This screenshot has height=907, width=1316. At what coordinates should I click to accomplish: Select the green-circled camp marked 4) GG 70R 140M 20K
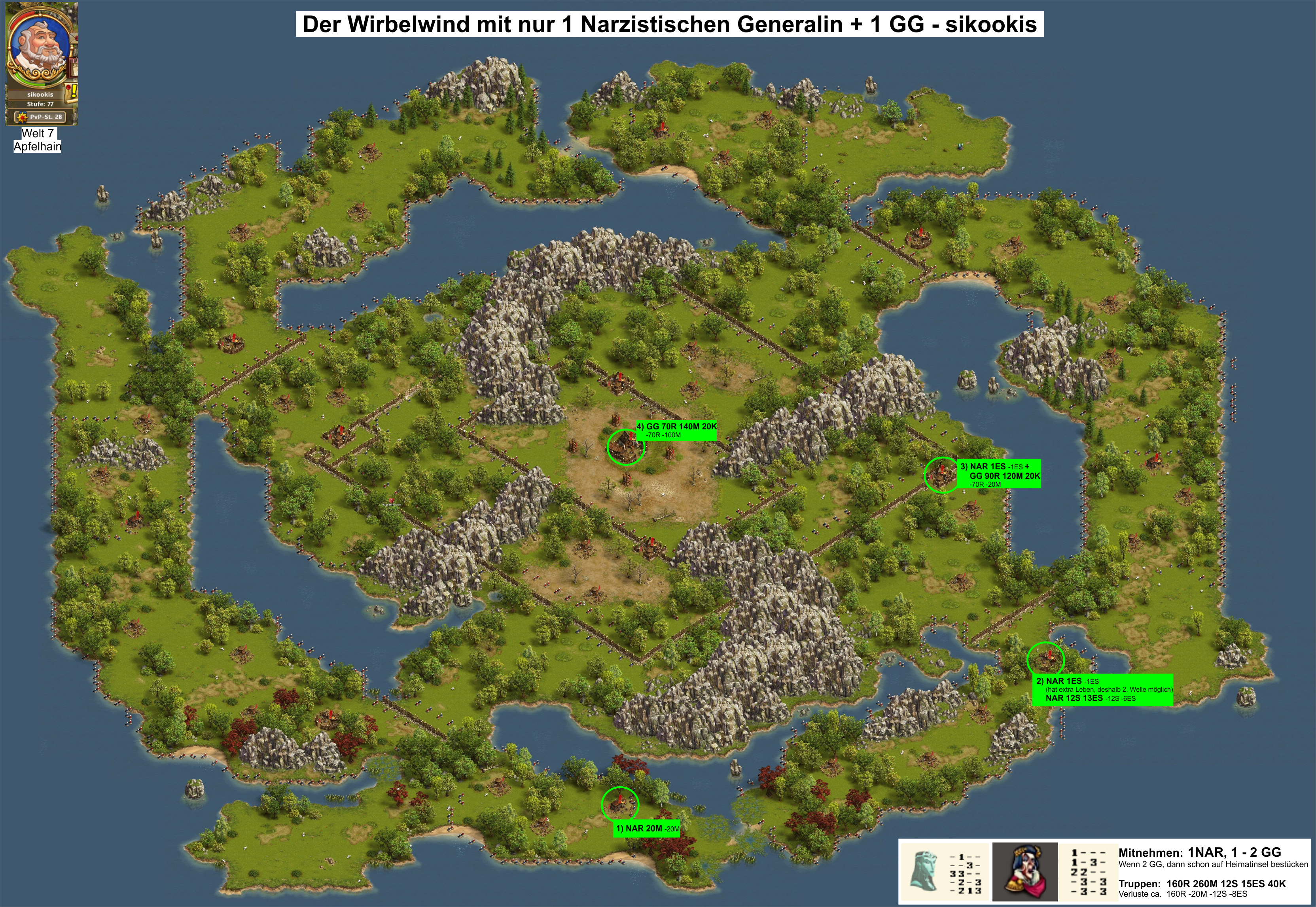pyautogui.click(x=625, y=447)
